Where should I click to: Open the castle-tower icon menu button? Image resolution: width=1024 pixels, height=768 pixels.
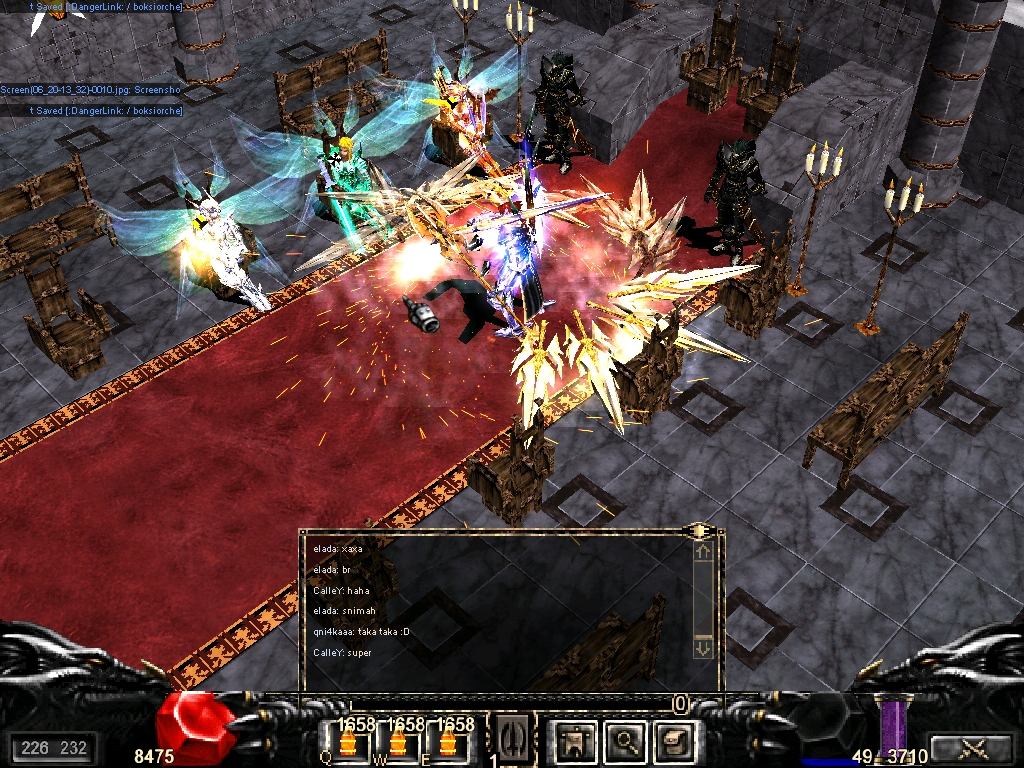pos(577,740)
